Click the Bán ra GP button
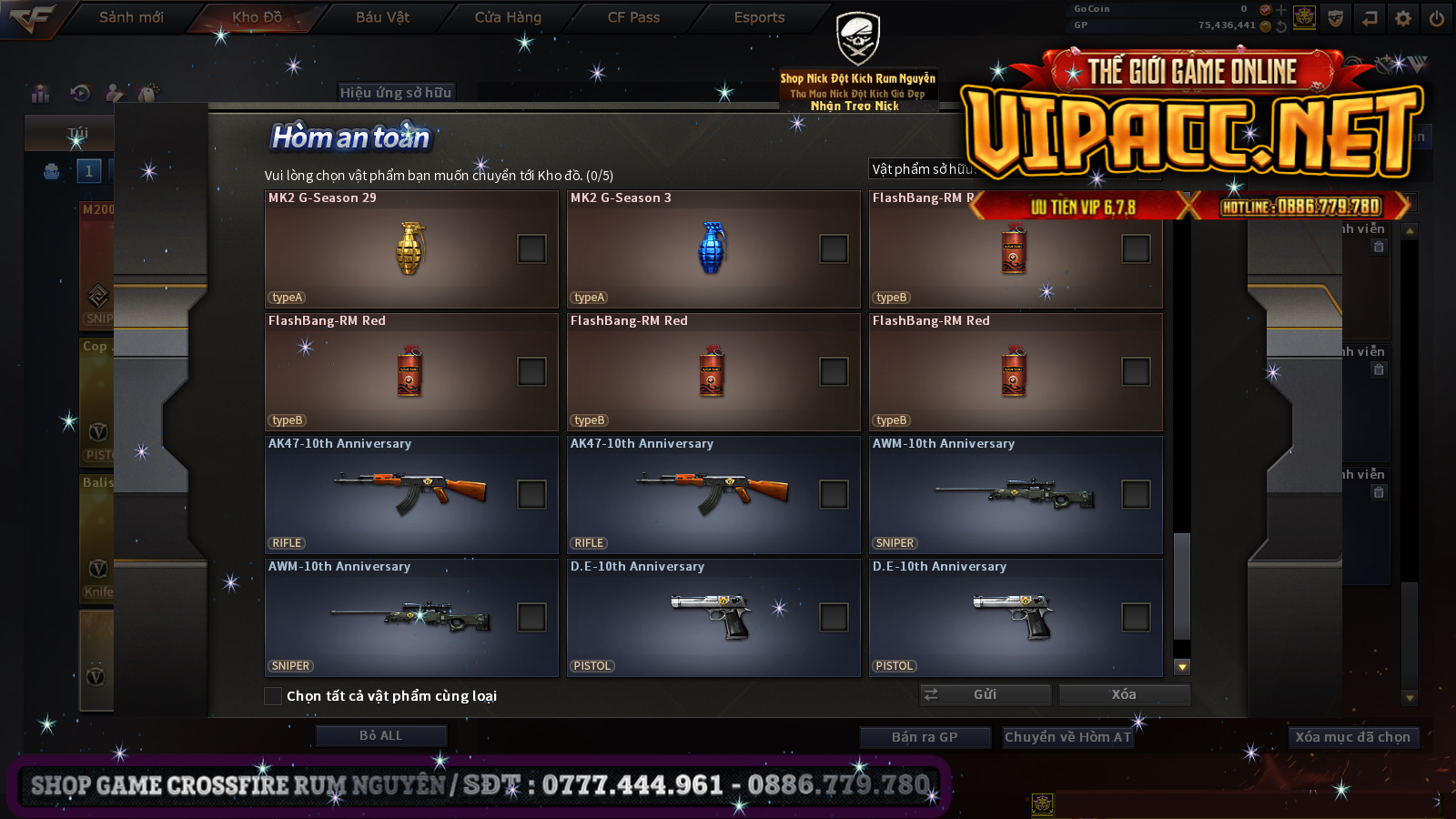The height and width of the screenshot is (819, 1456). point(925,737)
